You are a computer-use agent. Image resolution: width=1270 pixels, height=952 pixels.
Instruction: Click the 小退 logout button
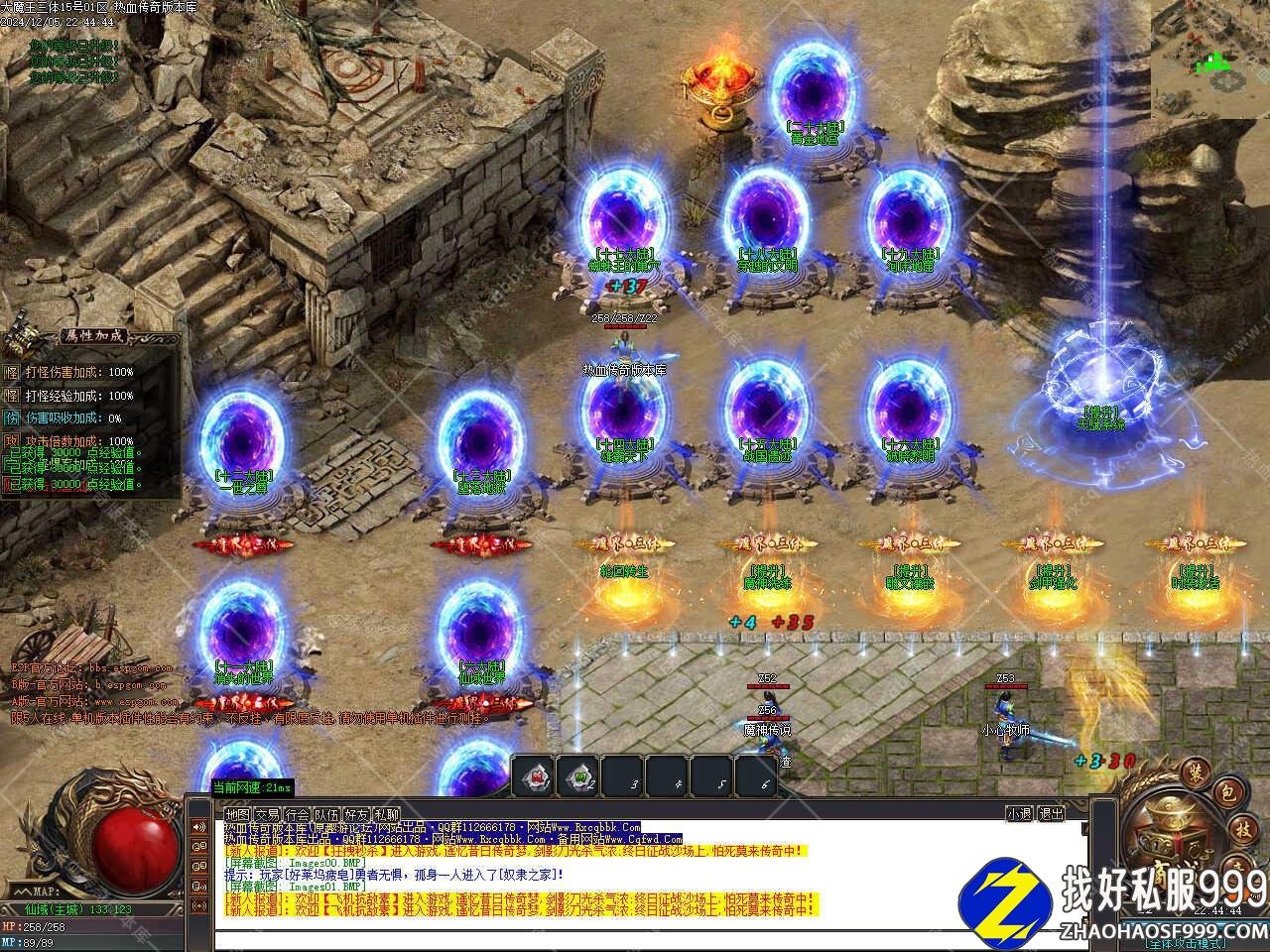(1019, 813)
